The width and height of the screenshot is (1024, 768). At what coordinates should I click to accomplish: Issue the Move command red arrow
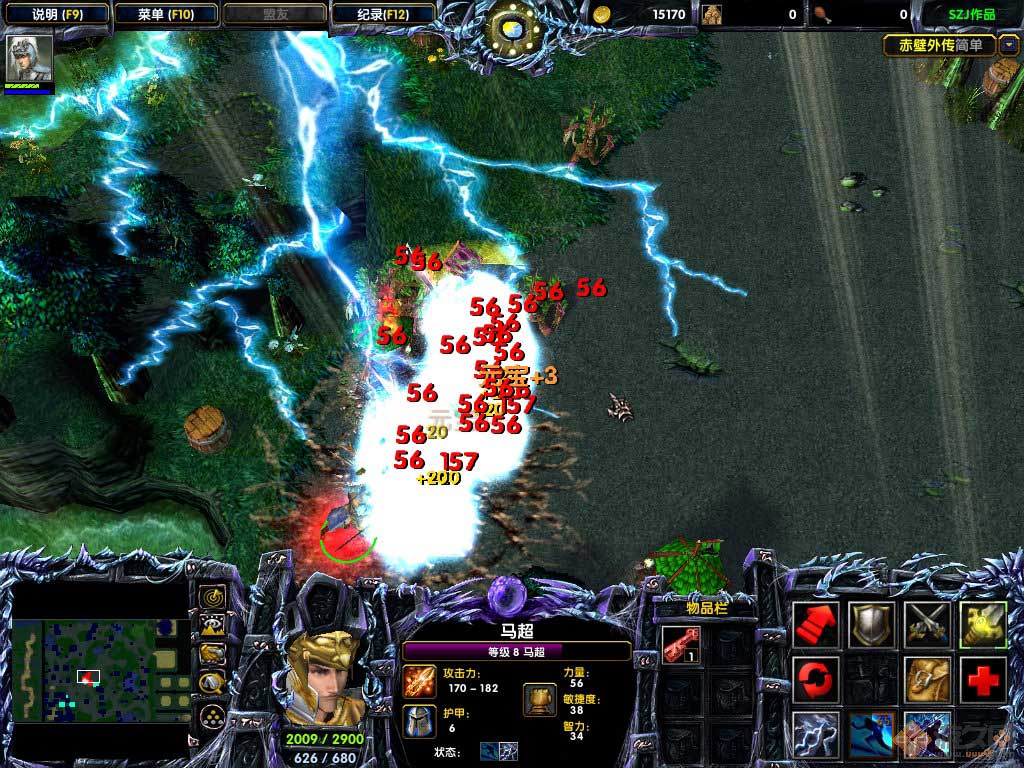[x=817, y=626]
